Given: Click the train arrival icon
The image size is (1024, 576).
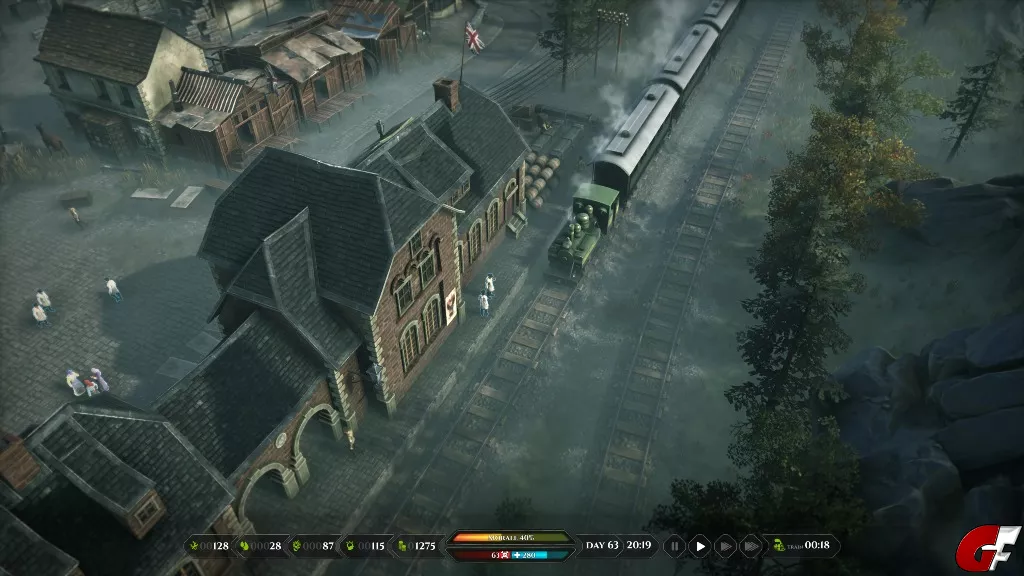Looking at the screenshot, I should (779, 546).
